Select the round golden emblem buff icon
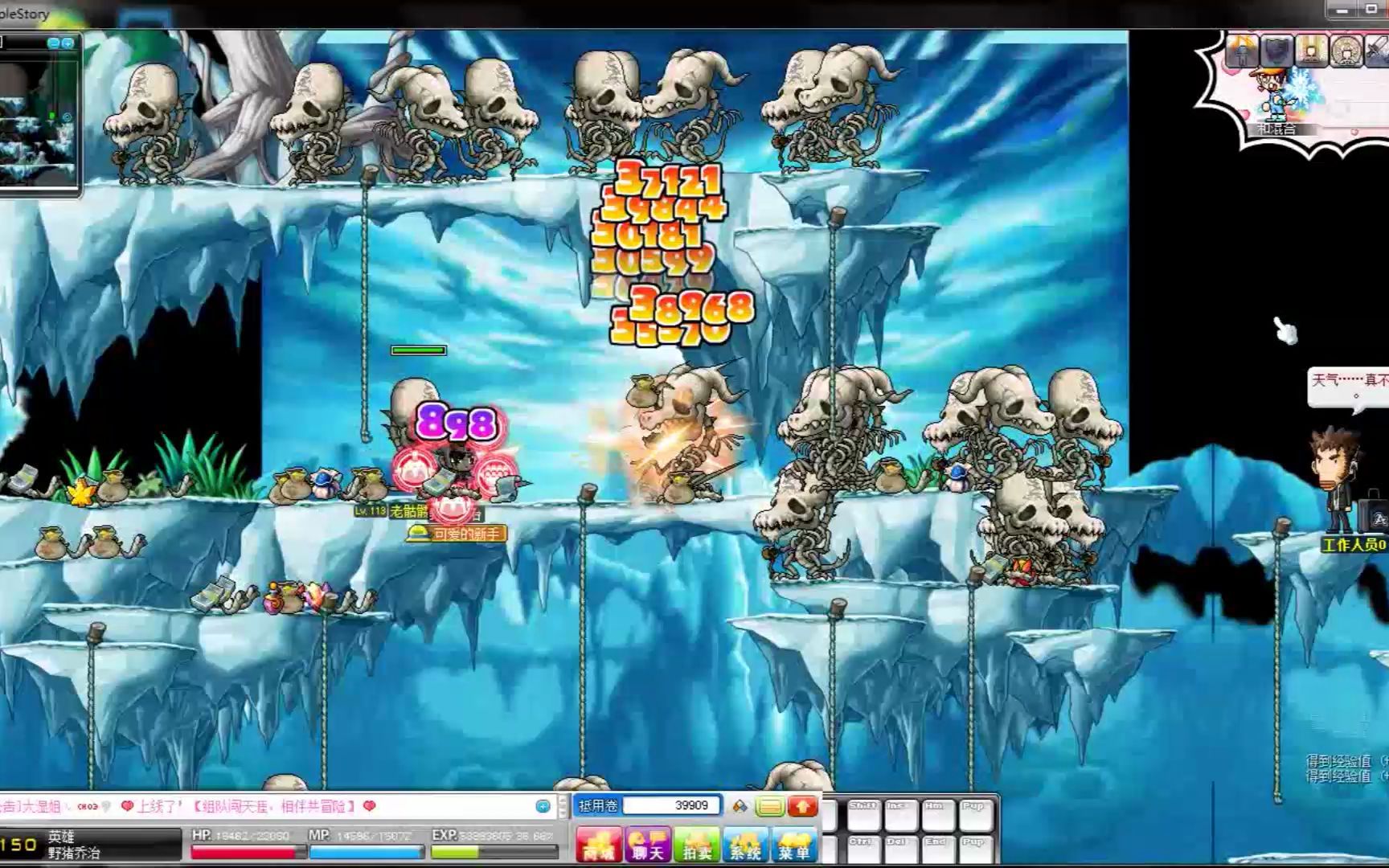1389x868 pixels. (1346, 51)
